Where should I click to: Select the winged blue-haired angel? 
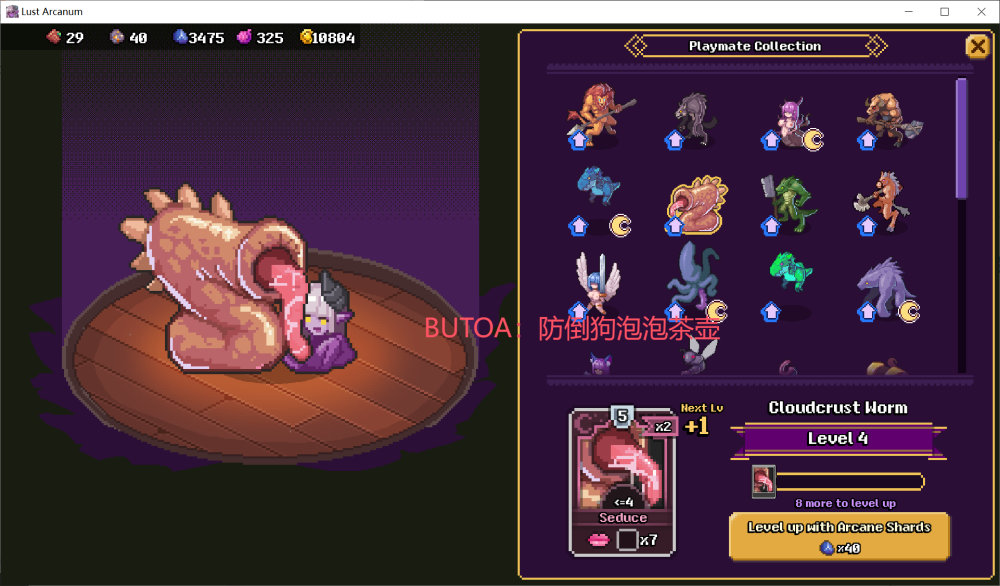click(x=598, y=284)
